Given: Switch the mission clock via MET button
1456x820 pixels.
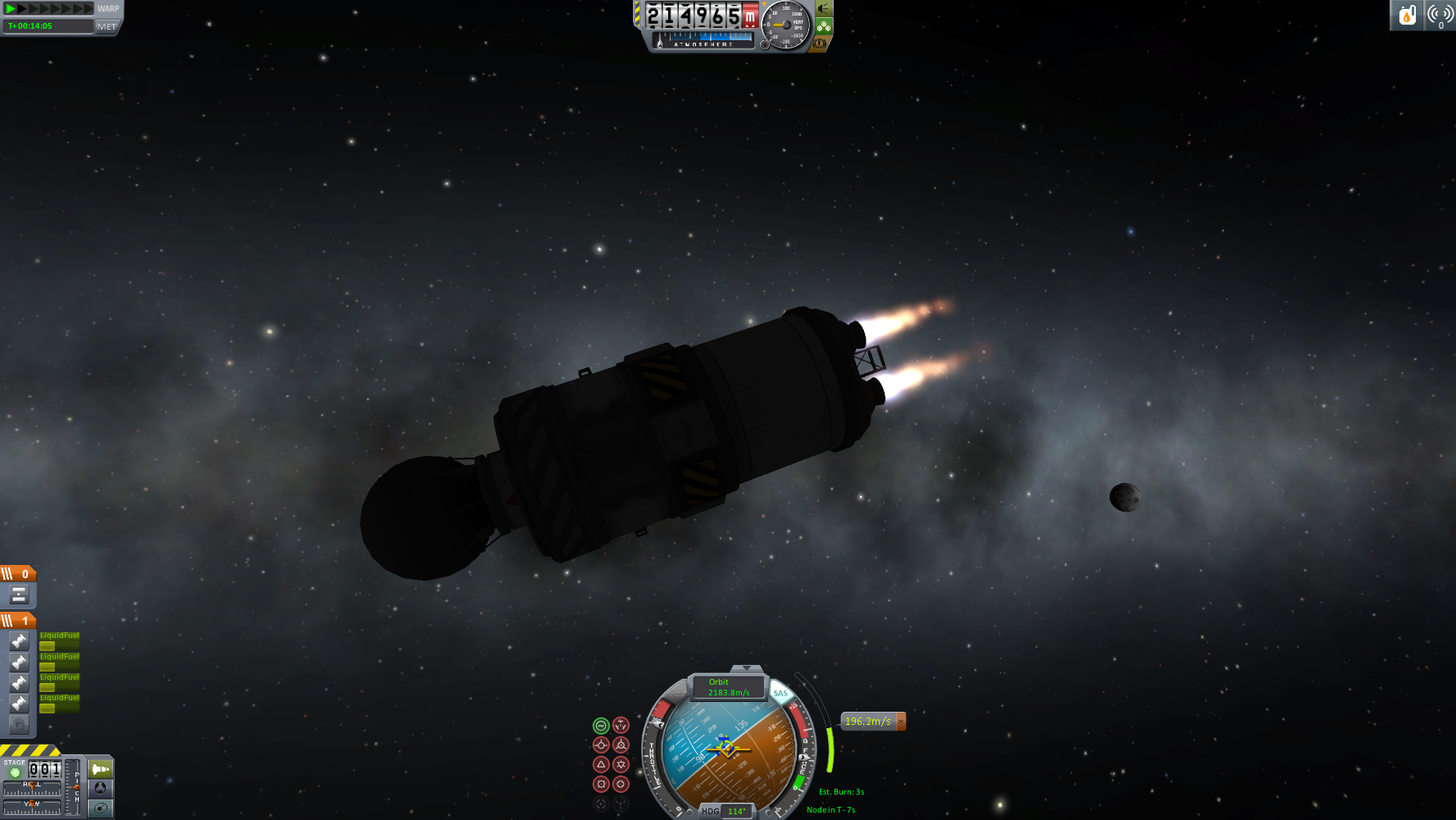Looking at the screenshot, I should [107, 26].
